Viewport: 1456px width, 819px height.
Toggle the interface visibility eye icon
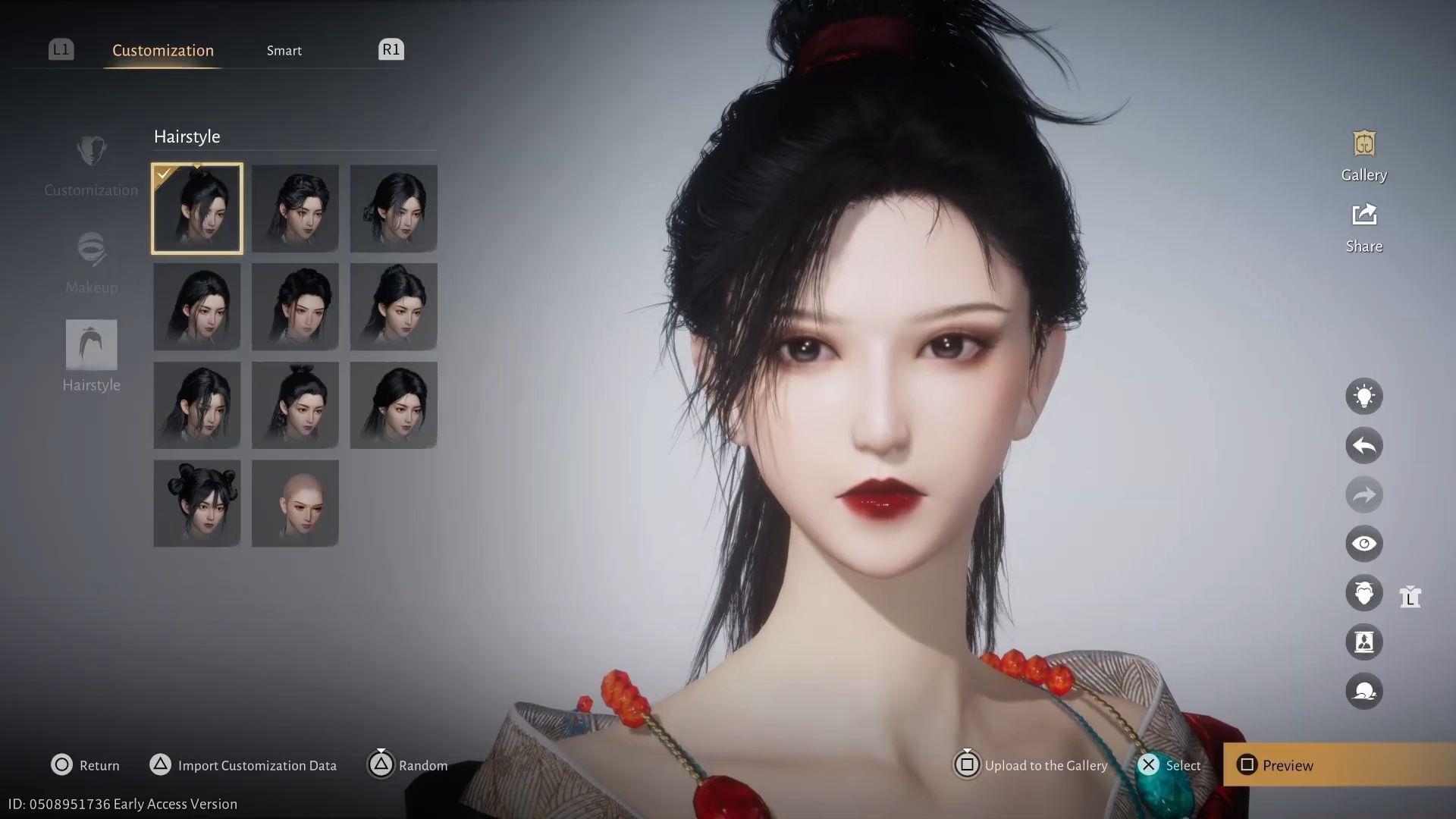1363,544
